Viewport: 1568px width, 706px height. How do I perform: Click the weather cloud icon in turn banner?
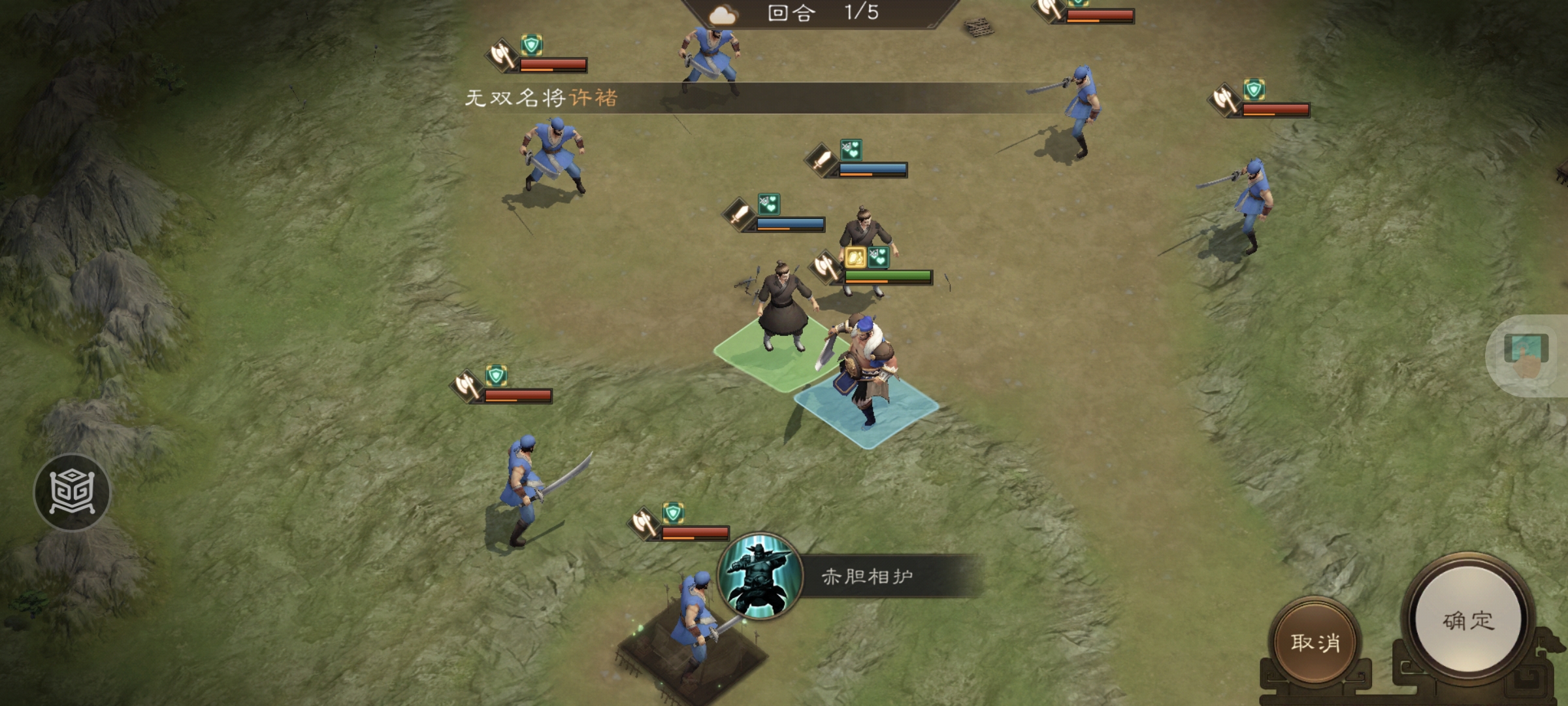point(723,14)
